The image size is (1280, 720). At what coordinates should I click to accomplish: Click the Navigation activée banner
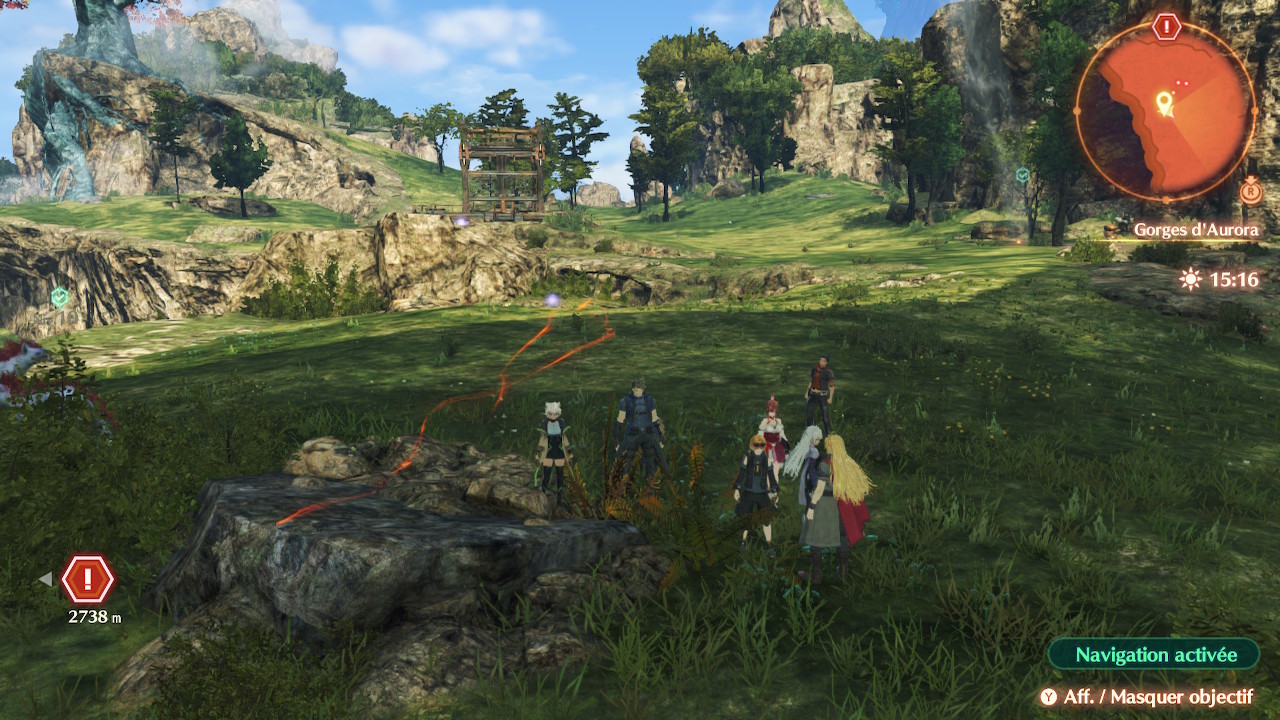1154,655
